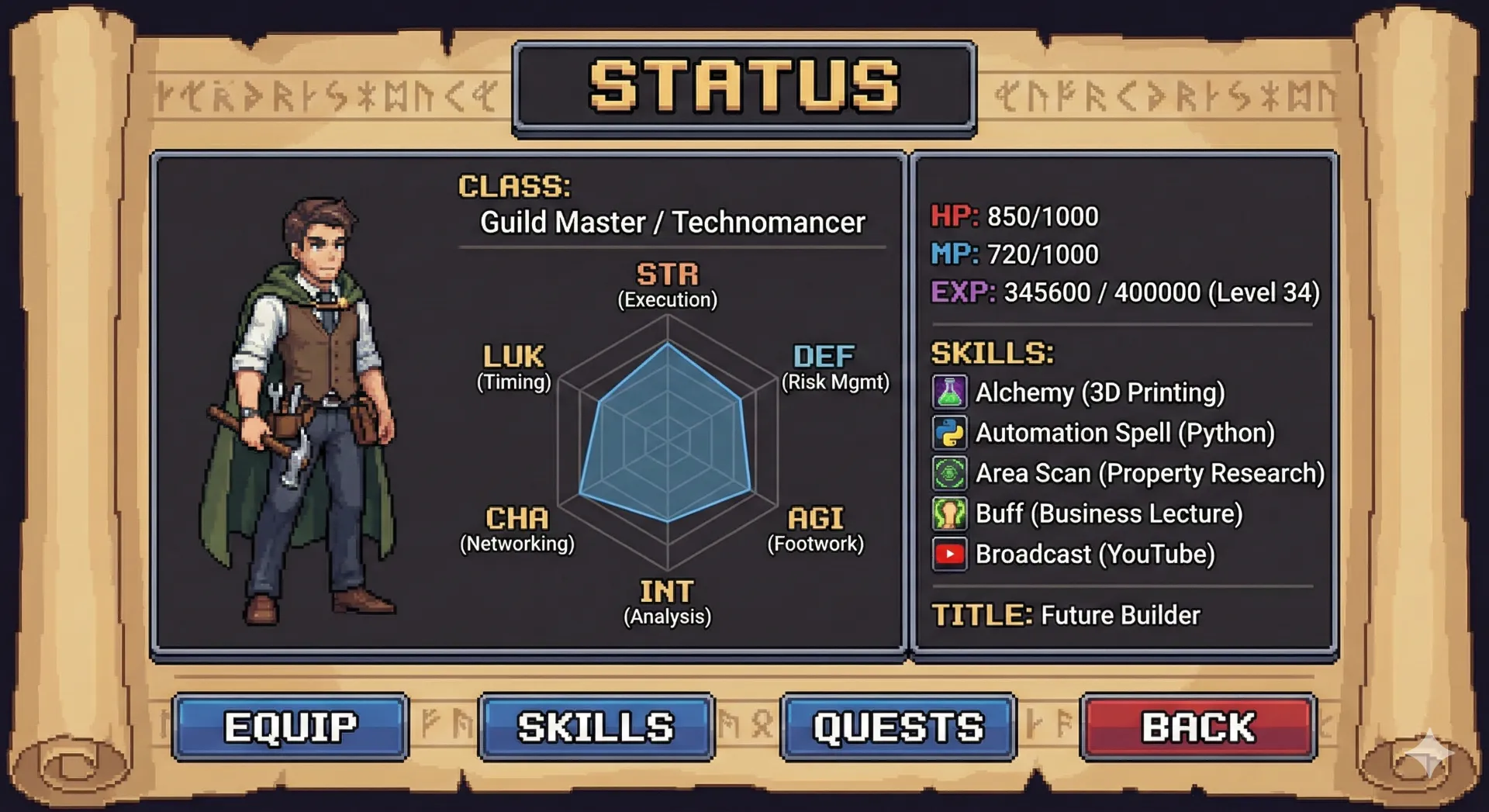
Task: Click the blue SKILLS button
Action: (x=596, y=727)
